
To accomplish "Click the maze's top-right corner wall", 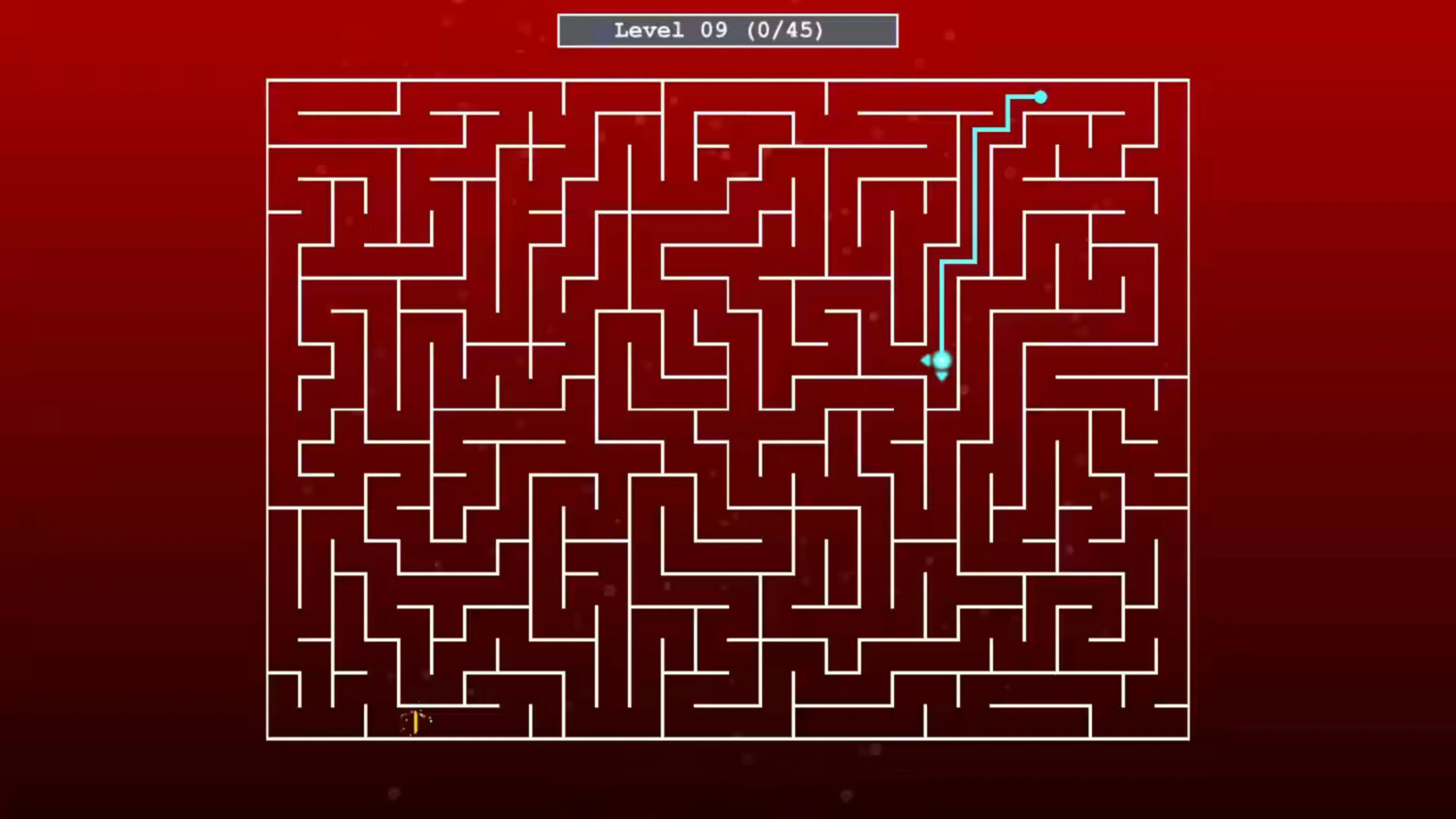I will 1189,81.
